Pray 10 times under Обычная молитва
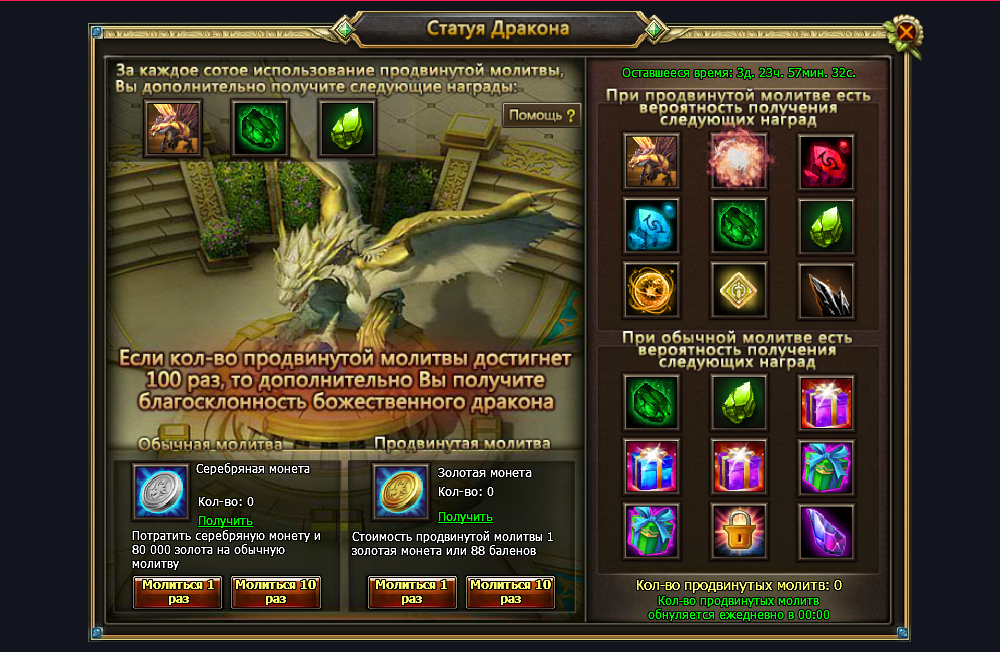 276,592
